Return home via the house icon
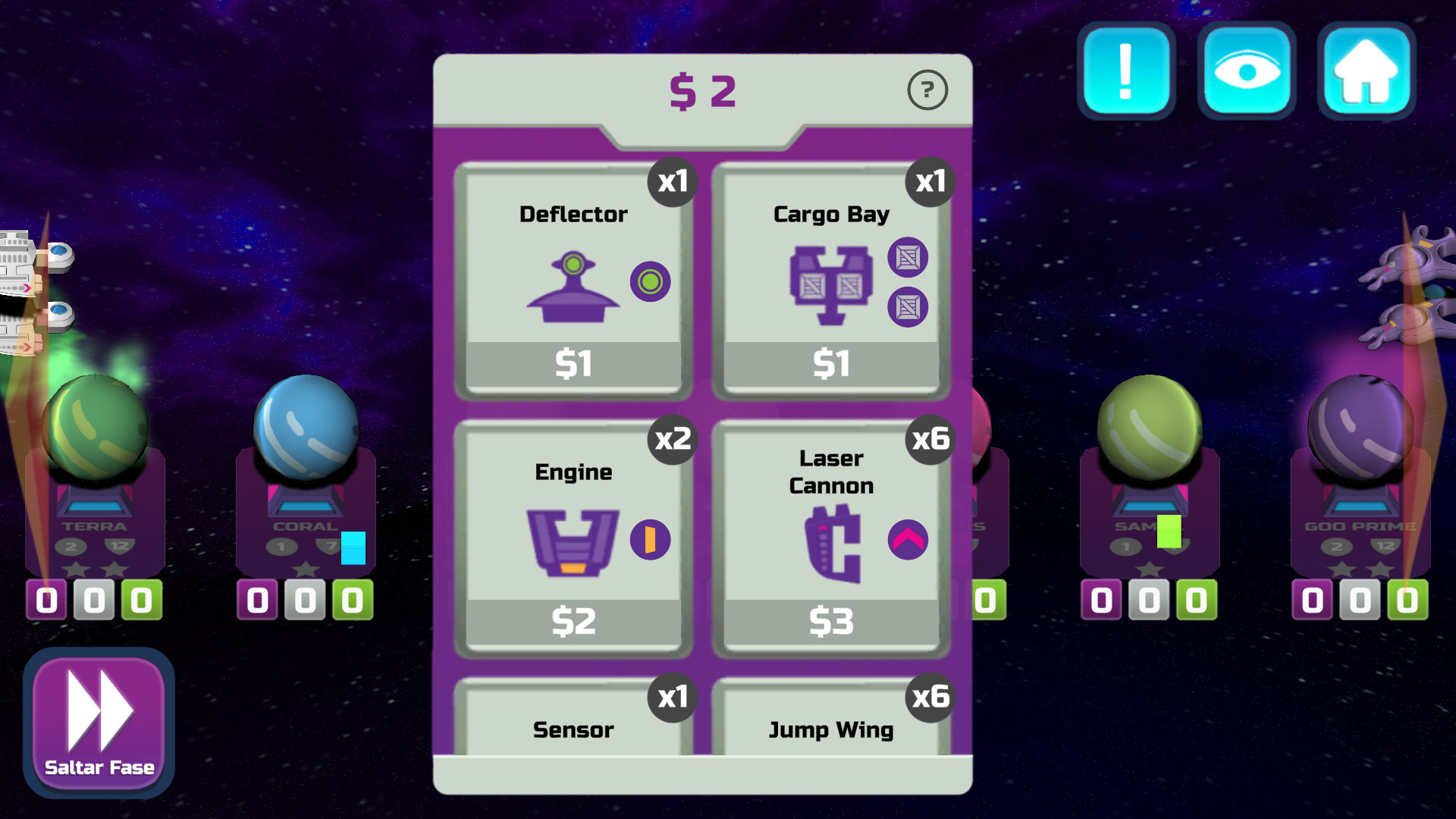 pyautogui.click(x=1364, y=71)
